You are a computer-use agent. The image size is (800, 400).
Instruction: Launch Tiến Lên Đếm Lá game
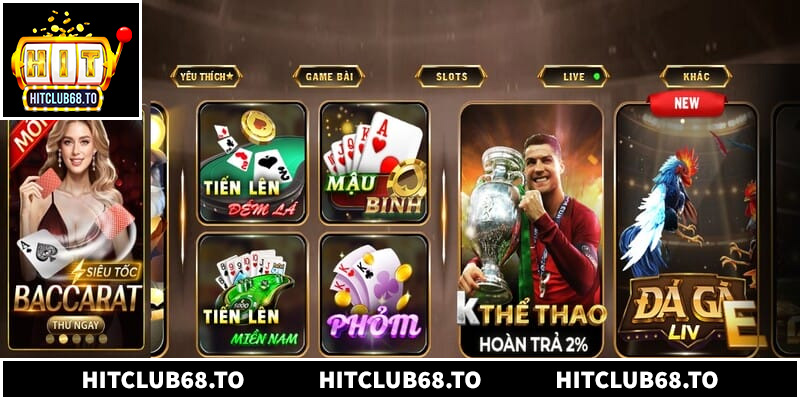point(252,162)
